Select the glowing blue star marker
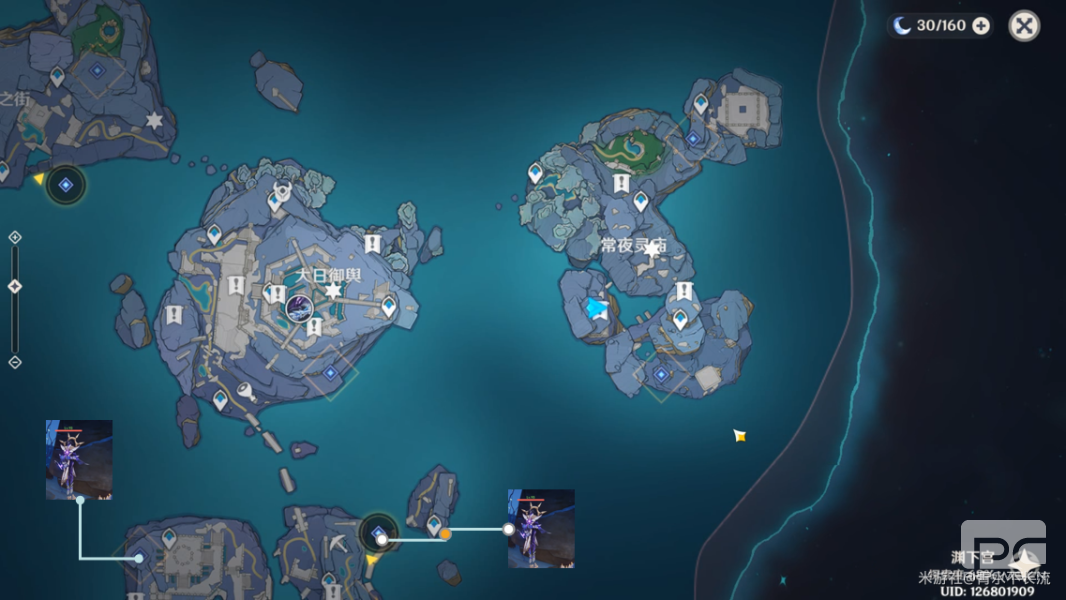 (597, 309)
